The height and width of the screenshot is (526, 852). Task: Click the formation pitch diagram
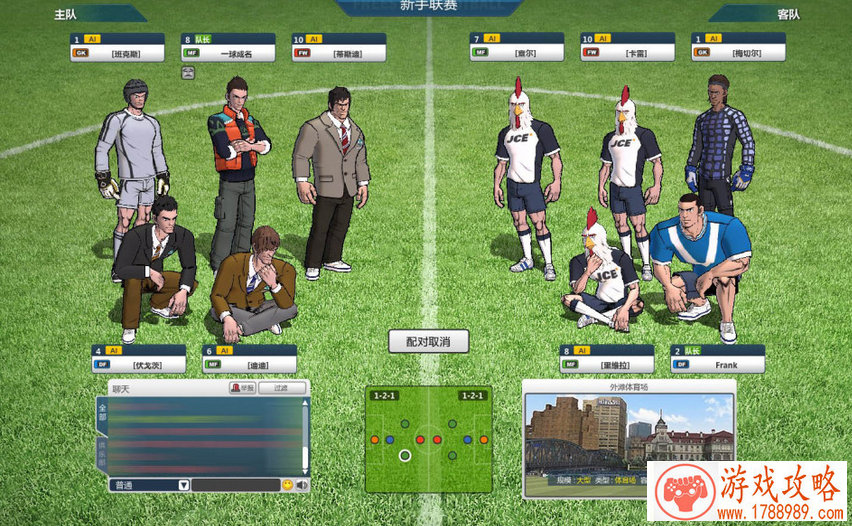pos(428,440)
